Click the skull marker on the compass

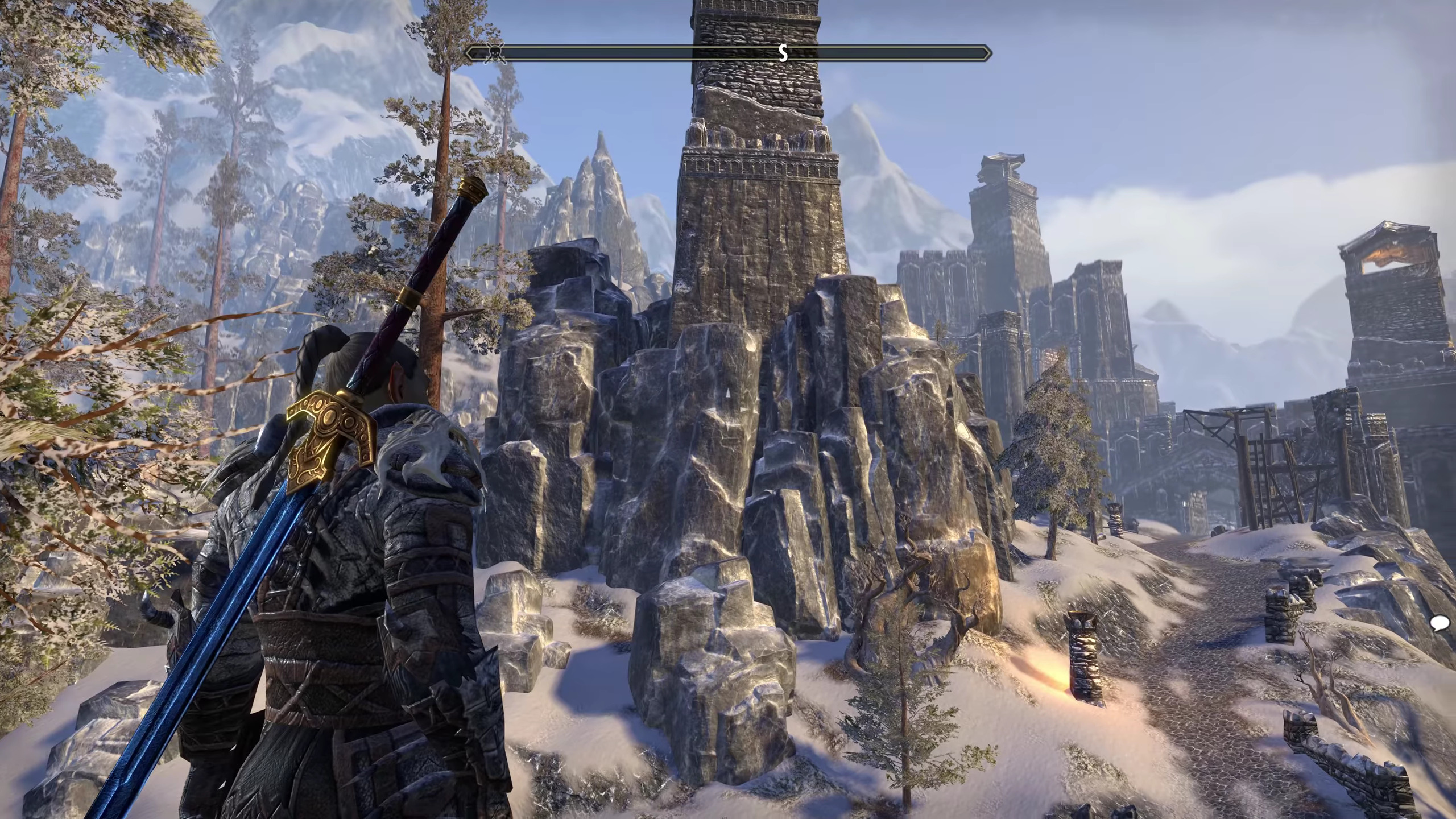495,54
